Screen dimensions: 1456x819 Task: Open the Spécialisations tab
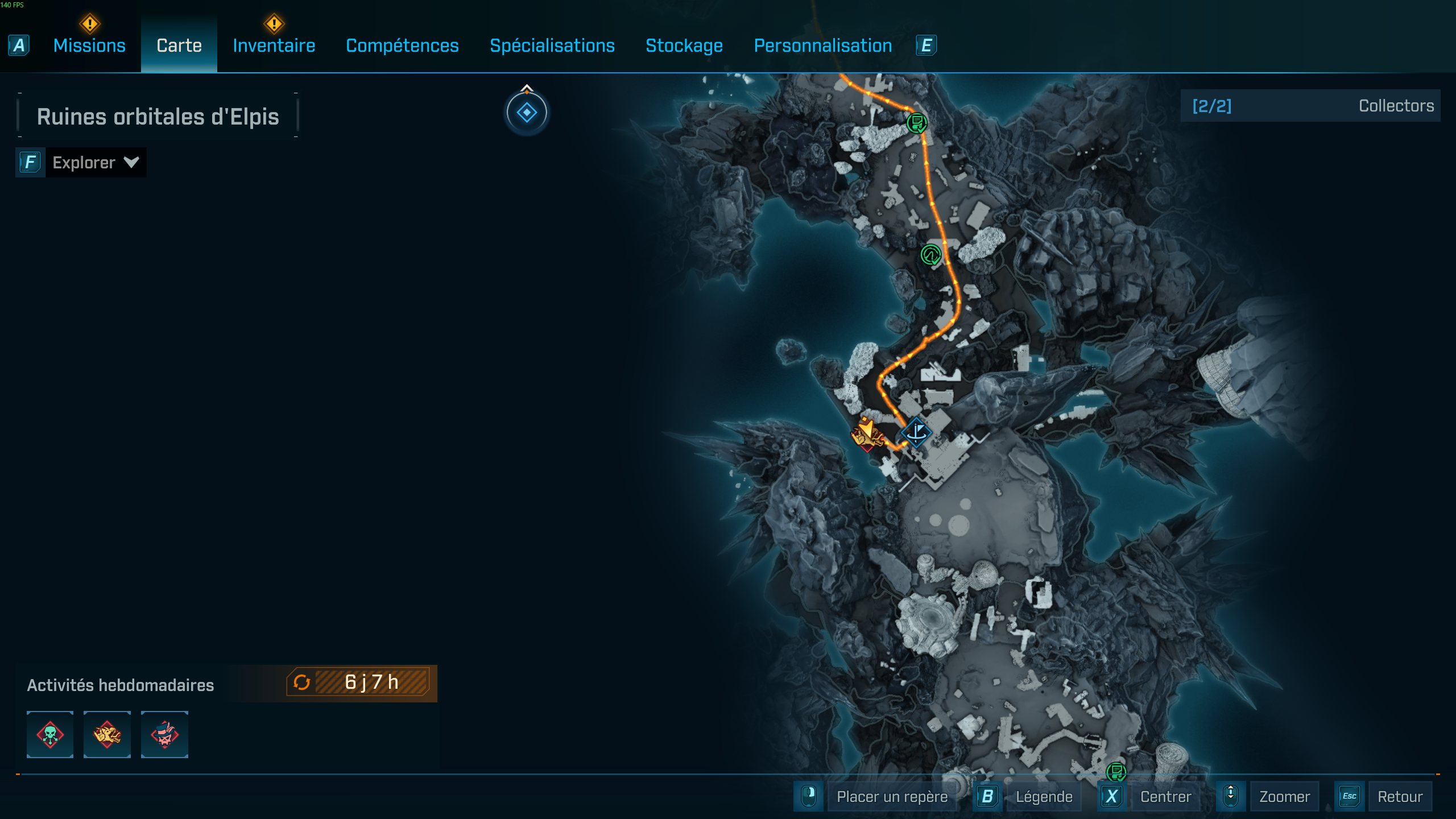point(552,45)
